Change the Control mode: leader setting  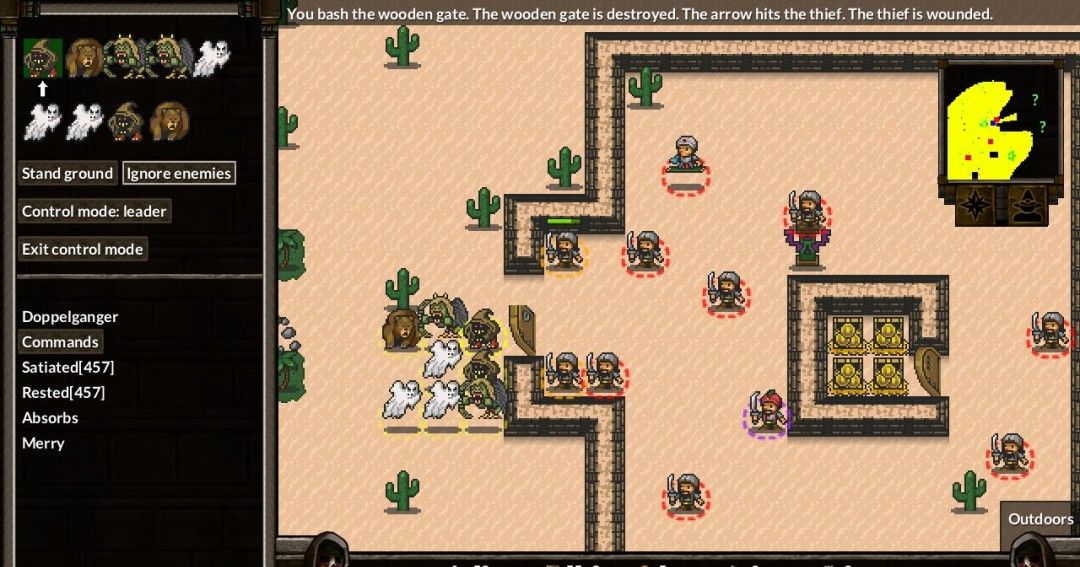[95, 211]
